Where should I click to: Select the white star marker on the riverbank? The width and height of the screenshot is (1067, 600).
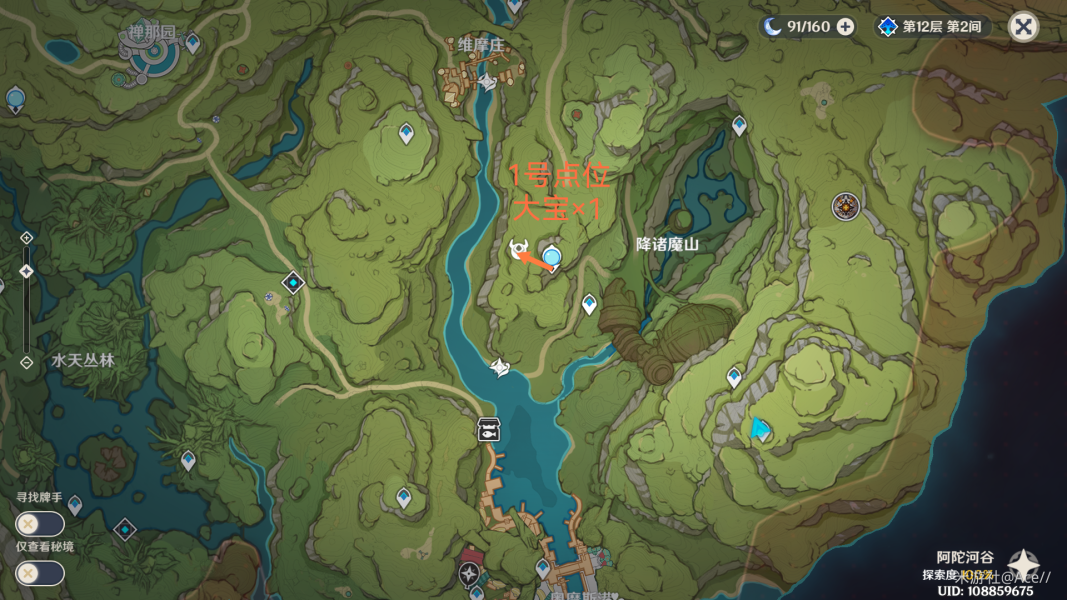tap(500, 368)
